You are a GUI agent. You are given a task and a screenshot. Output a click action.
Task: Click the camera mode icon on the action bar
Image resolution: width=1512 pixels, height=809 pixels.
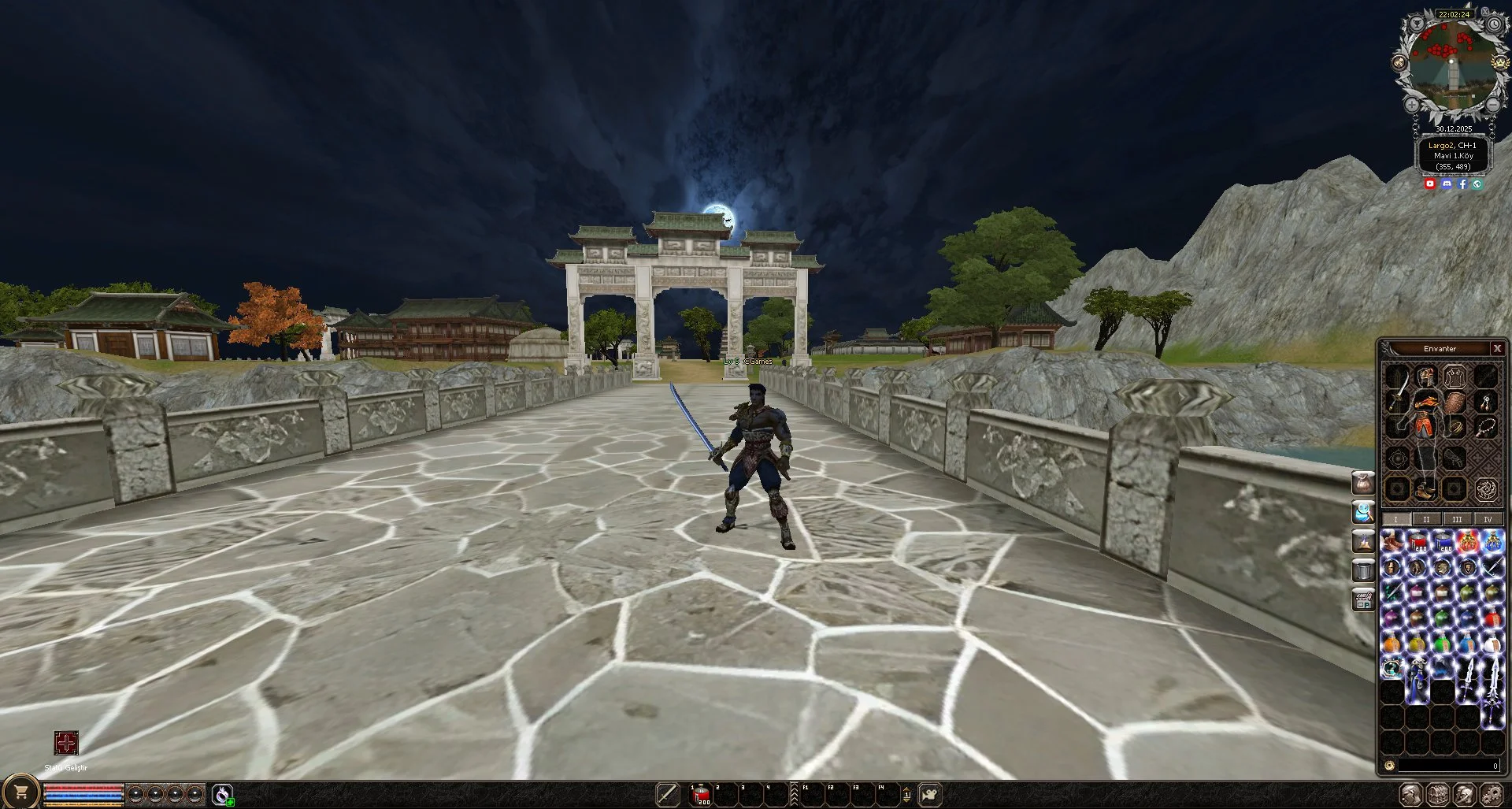929,792
